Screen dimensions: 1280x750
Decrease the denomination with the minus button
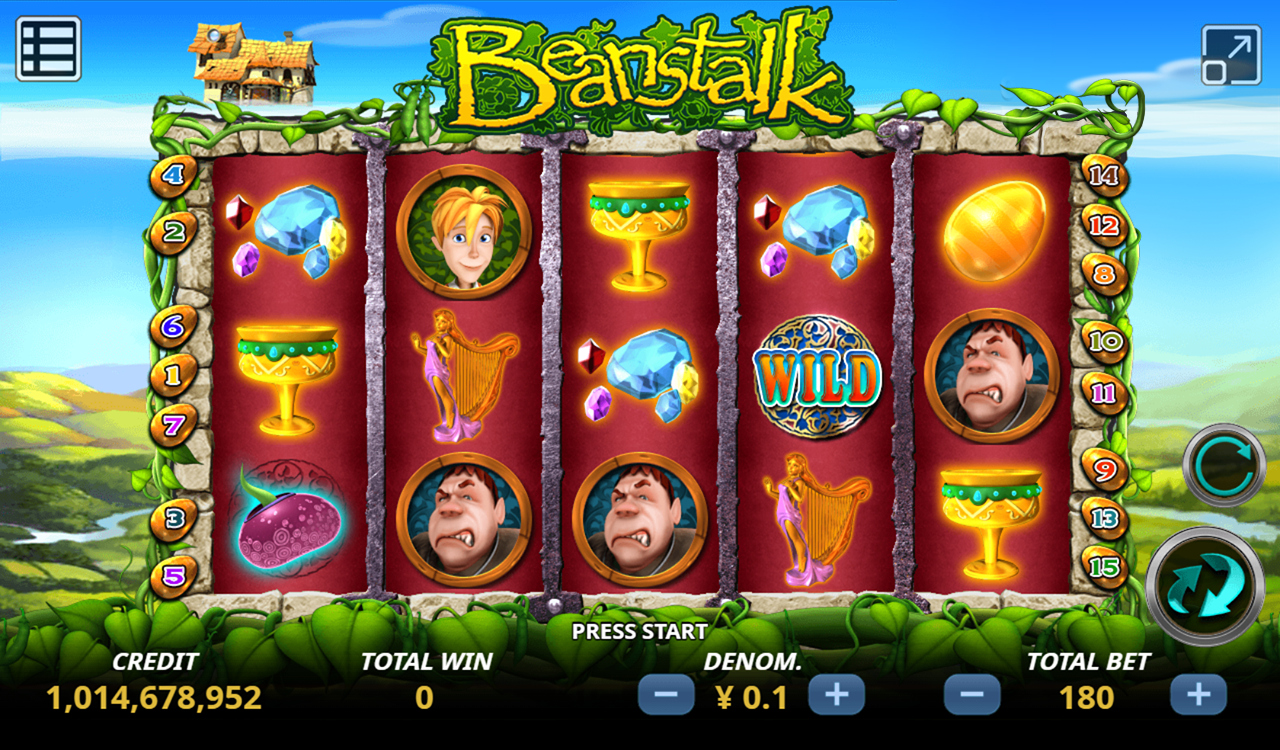pos(666,695)
